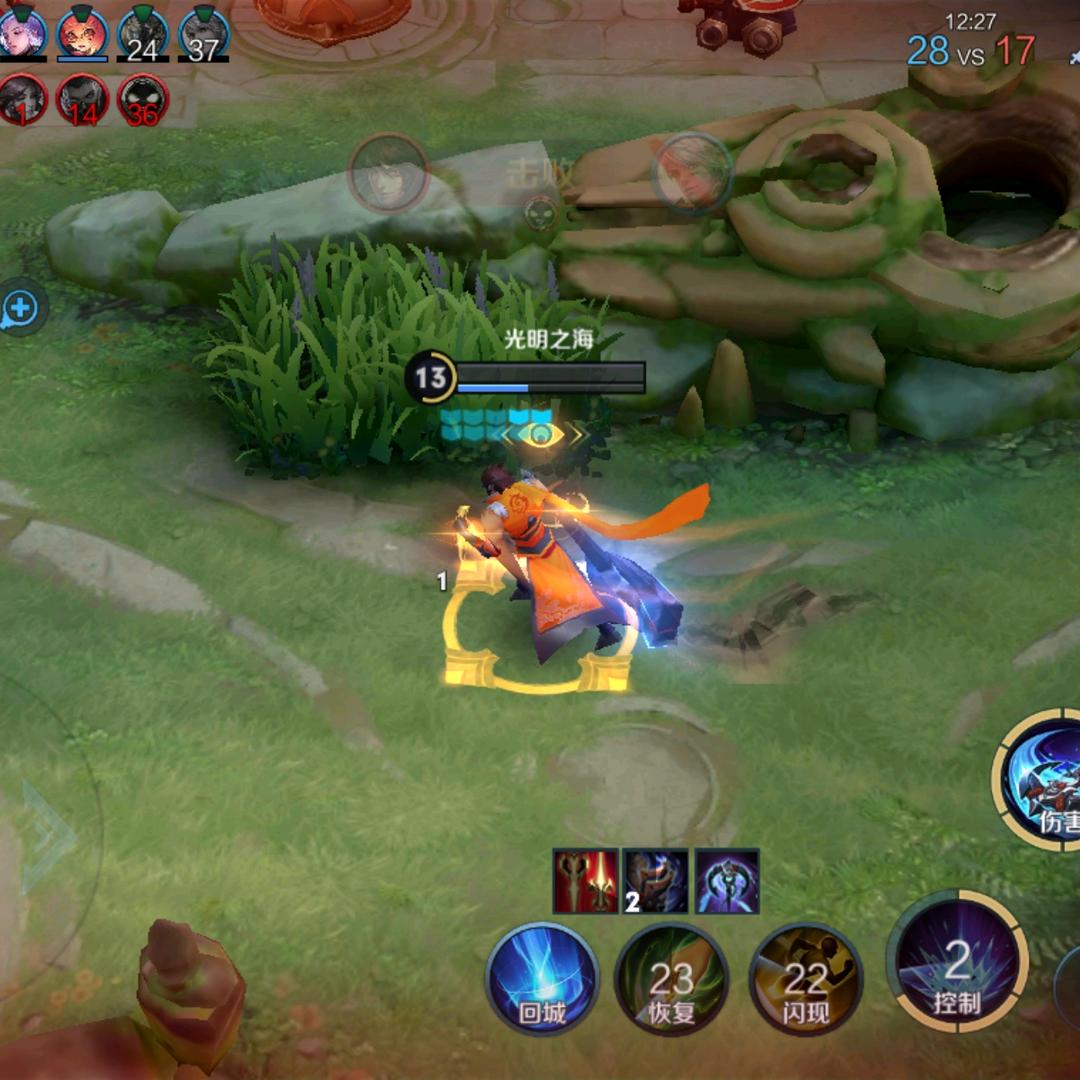
Task: Select teammate portrait with 24 respawn timer
Action: (143, 35)
